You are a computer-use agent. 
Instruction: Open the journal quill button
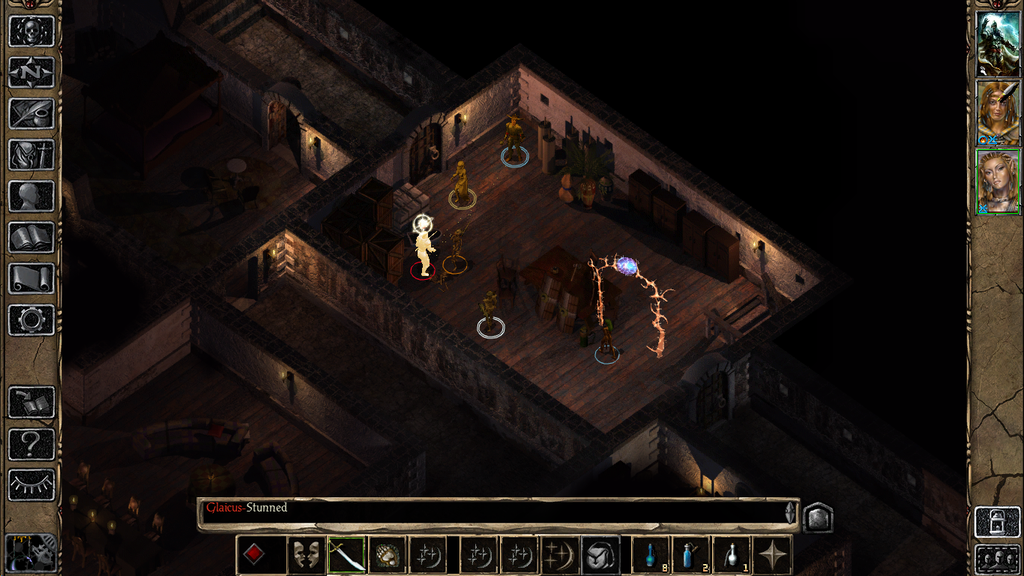click(x=31, y=113)
